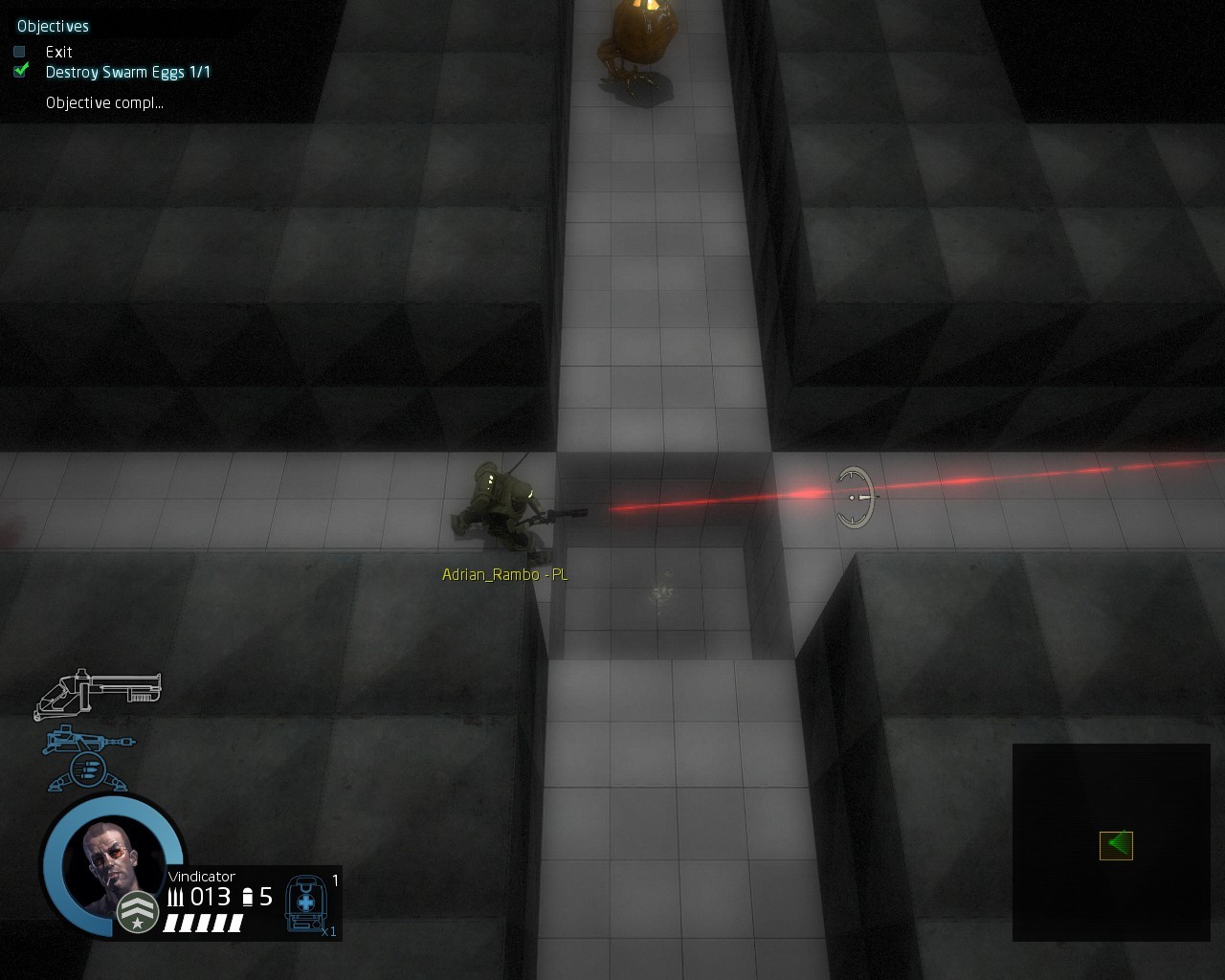The image size is (1225, 980).
Task: Click the ammo drum icon on the sentry gun
Action: pyautogui.click(x=89, y=770)
